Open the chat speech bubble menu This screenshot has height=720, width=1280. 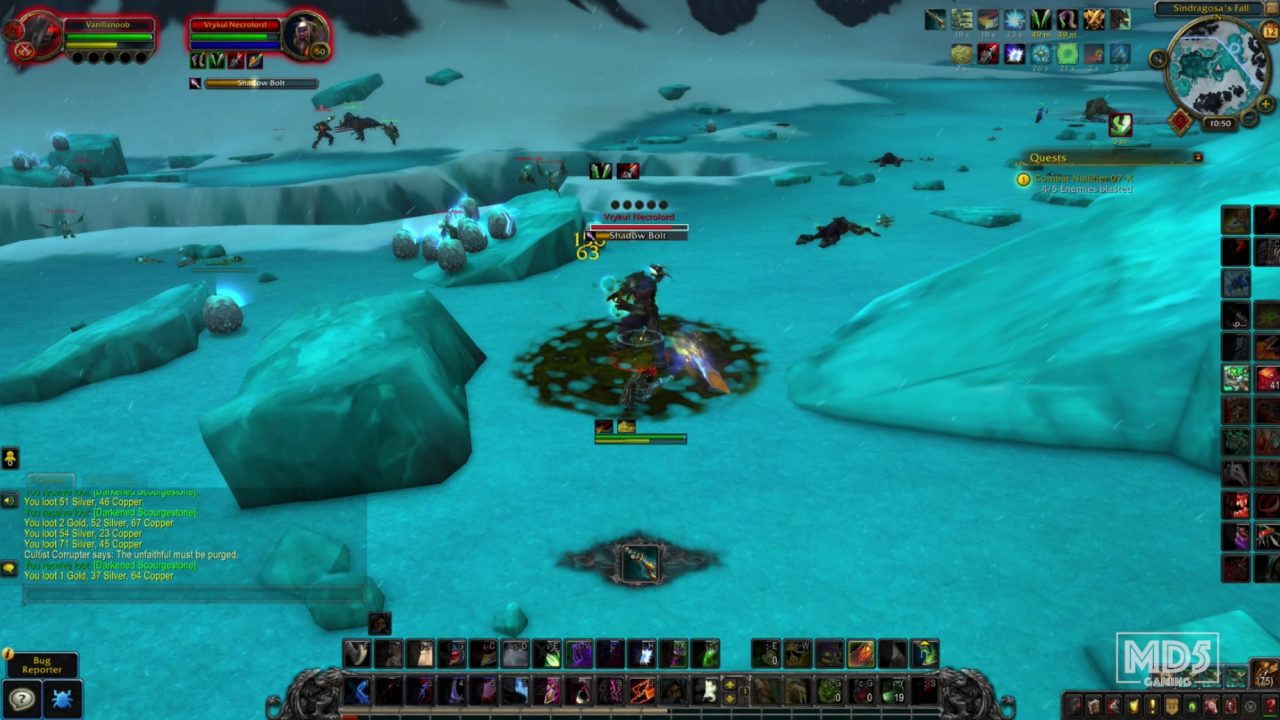click(10, 568)
